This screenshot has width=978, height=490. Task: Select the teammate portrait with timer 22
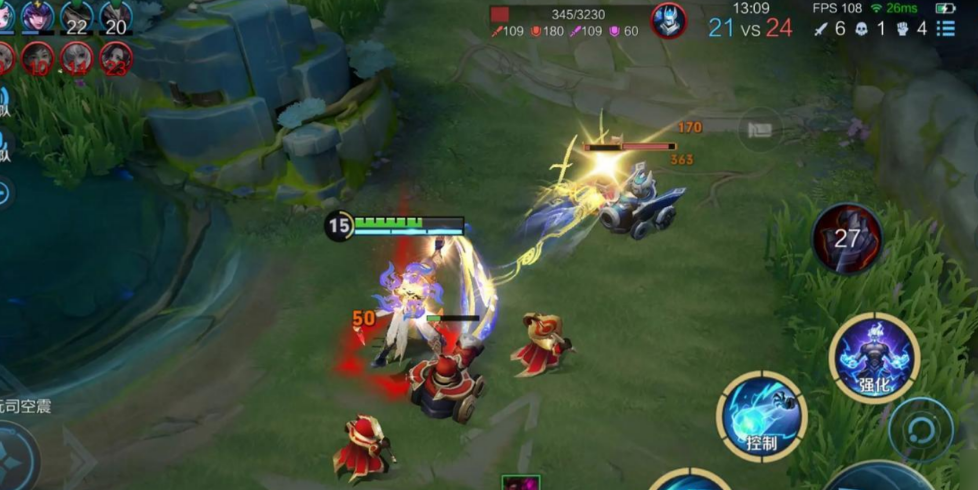[x=77, y=20]
